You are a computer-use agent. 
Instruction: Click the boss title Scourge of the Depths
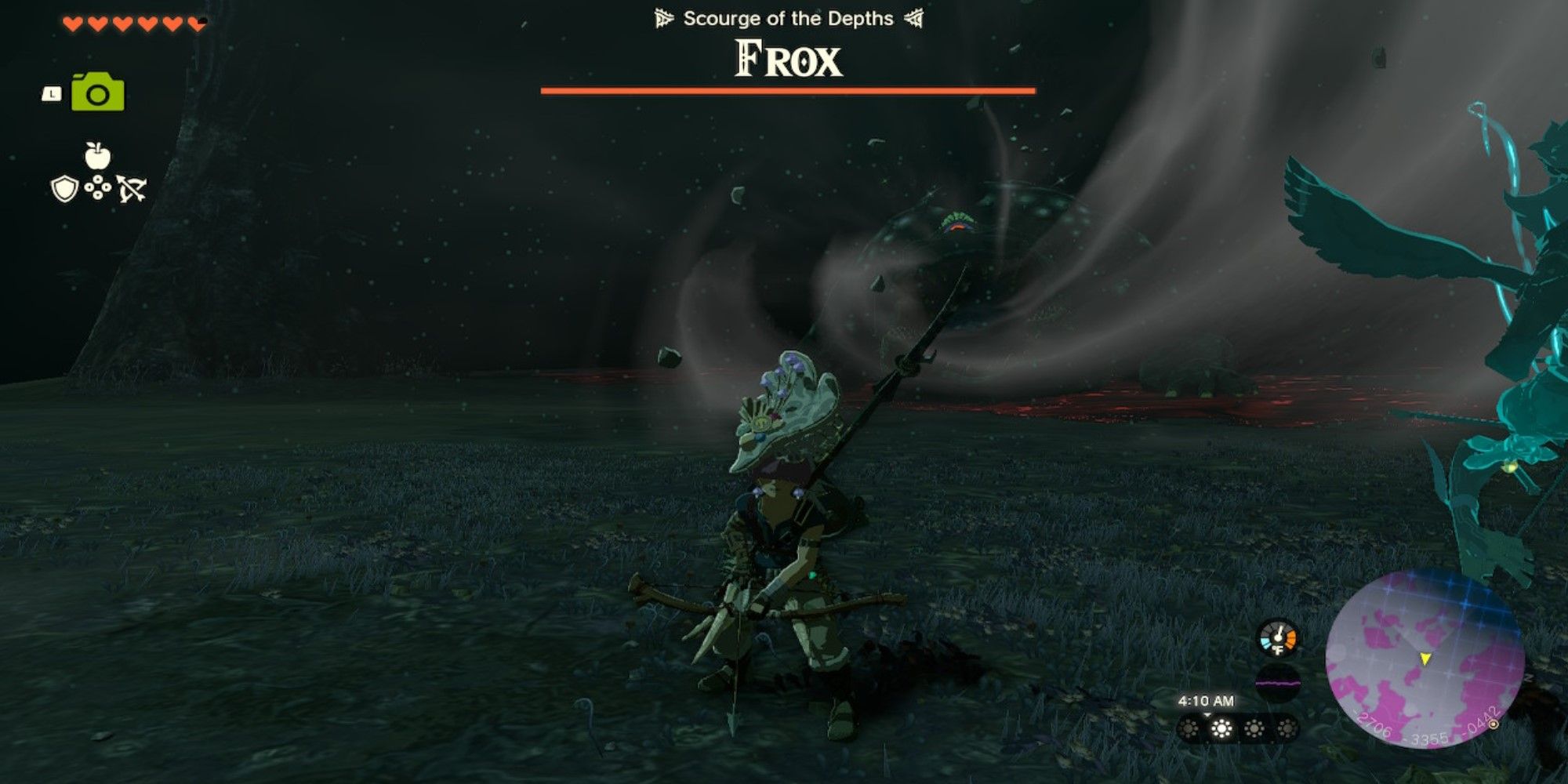788,19
